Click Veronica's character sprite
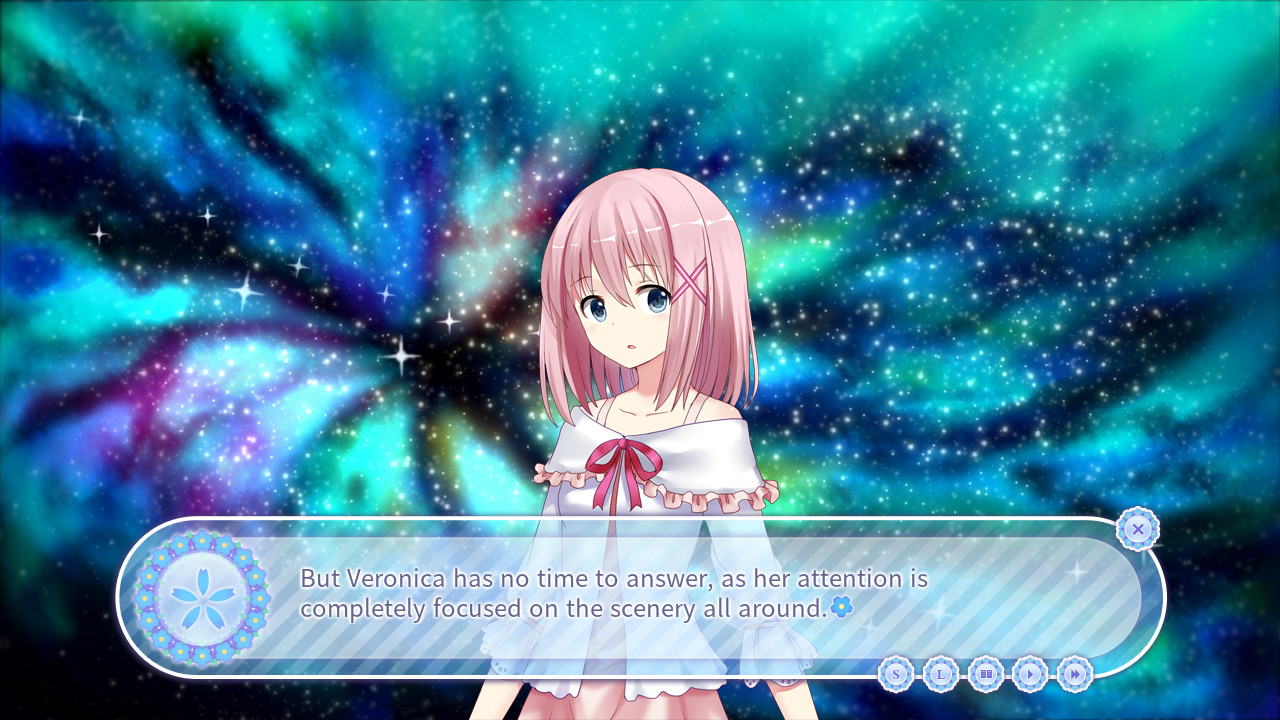The height and width of the screenshot is (720, 1280). pyautogui.click(x=640, y=320)
